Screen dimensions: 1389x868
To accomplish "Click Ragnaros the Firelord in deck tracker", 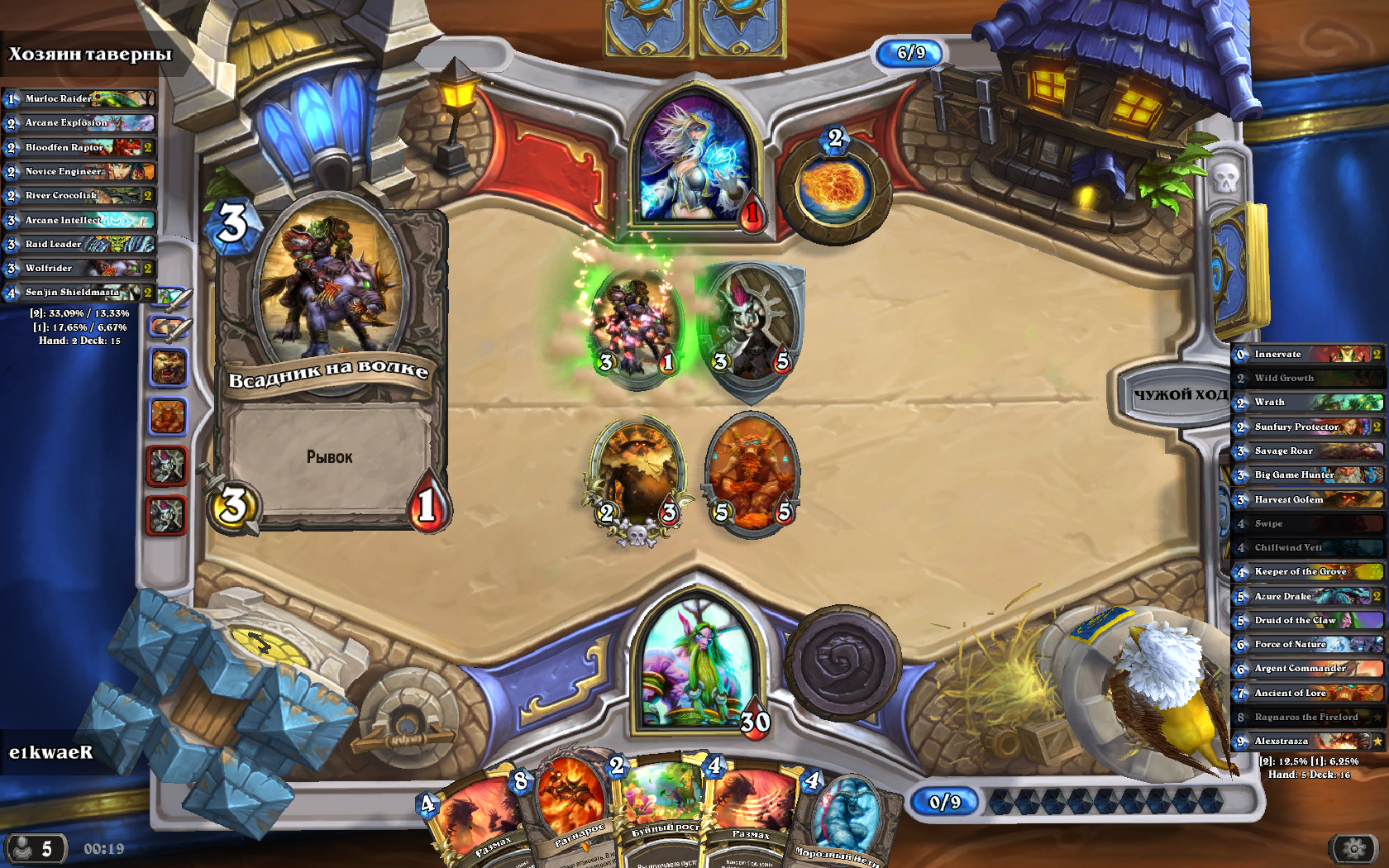I will (1306, 717).
